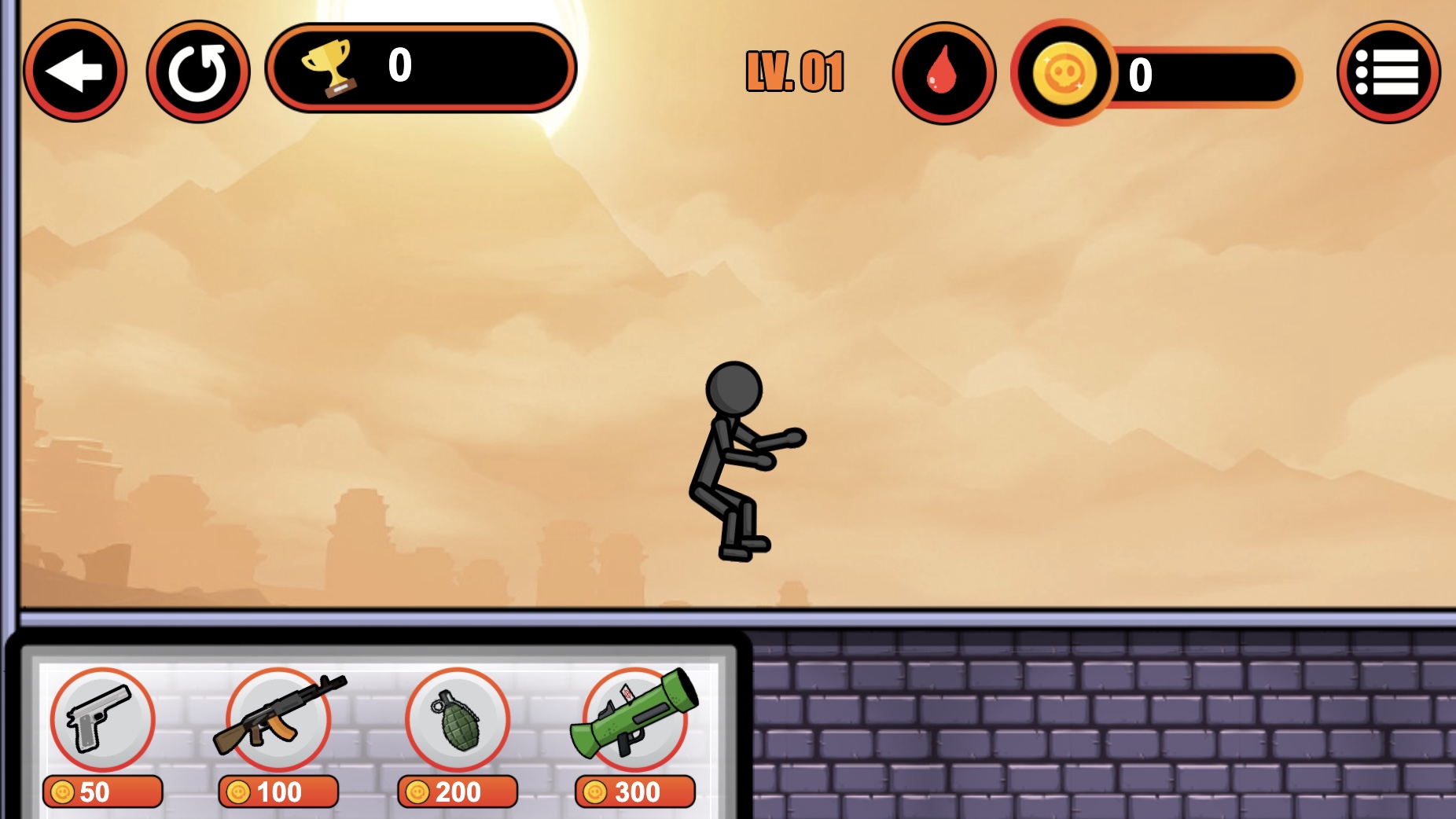This screenshot has width=1456, height=819.
Task: Purchase the bazooka for 300 coins
Action: (634, 792)
